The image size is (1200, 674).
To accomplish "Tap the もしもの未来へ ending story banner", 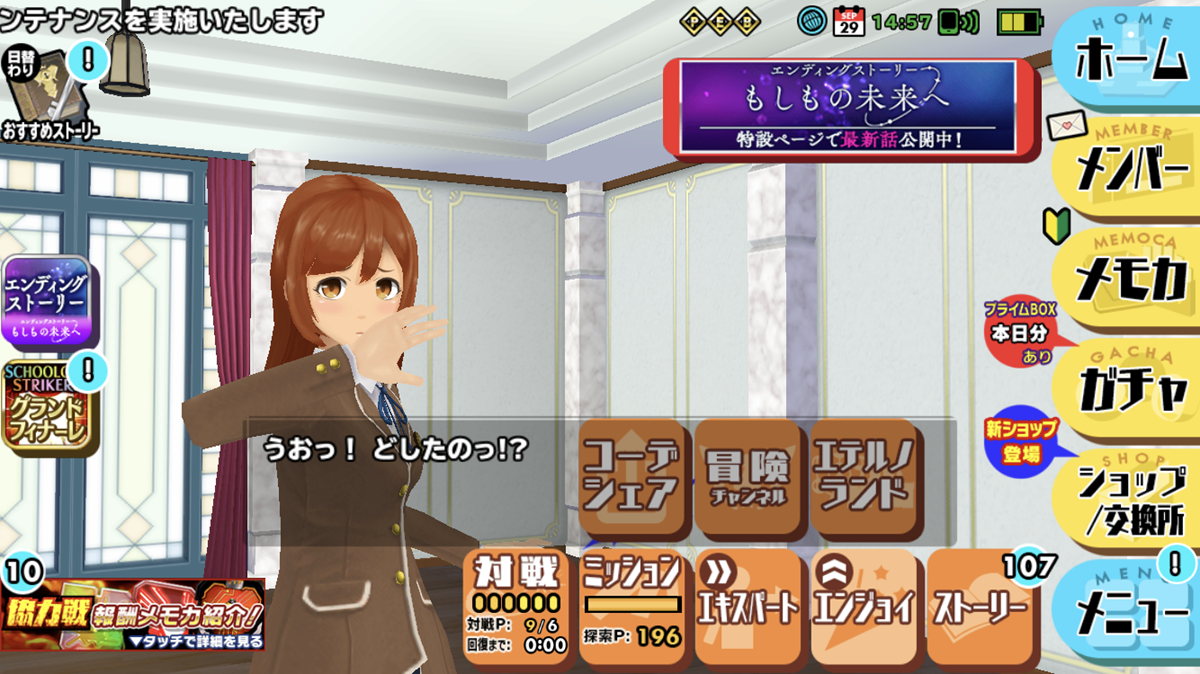I will click(847, 108).
